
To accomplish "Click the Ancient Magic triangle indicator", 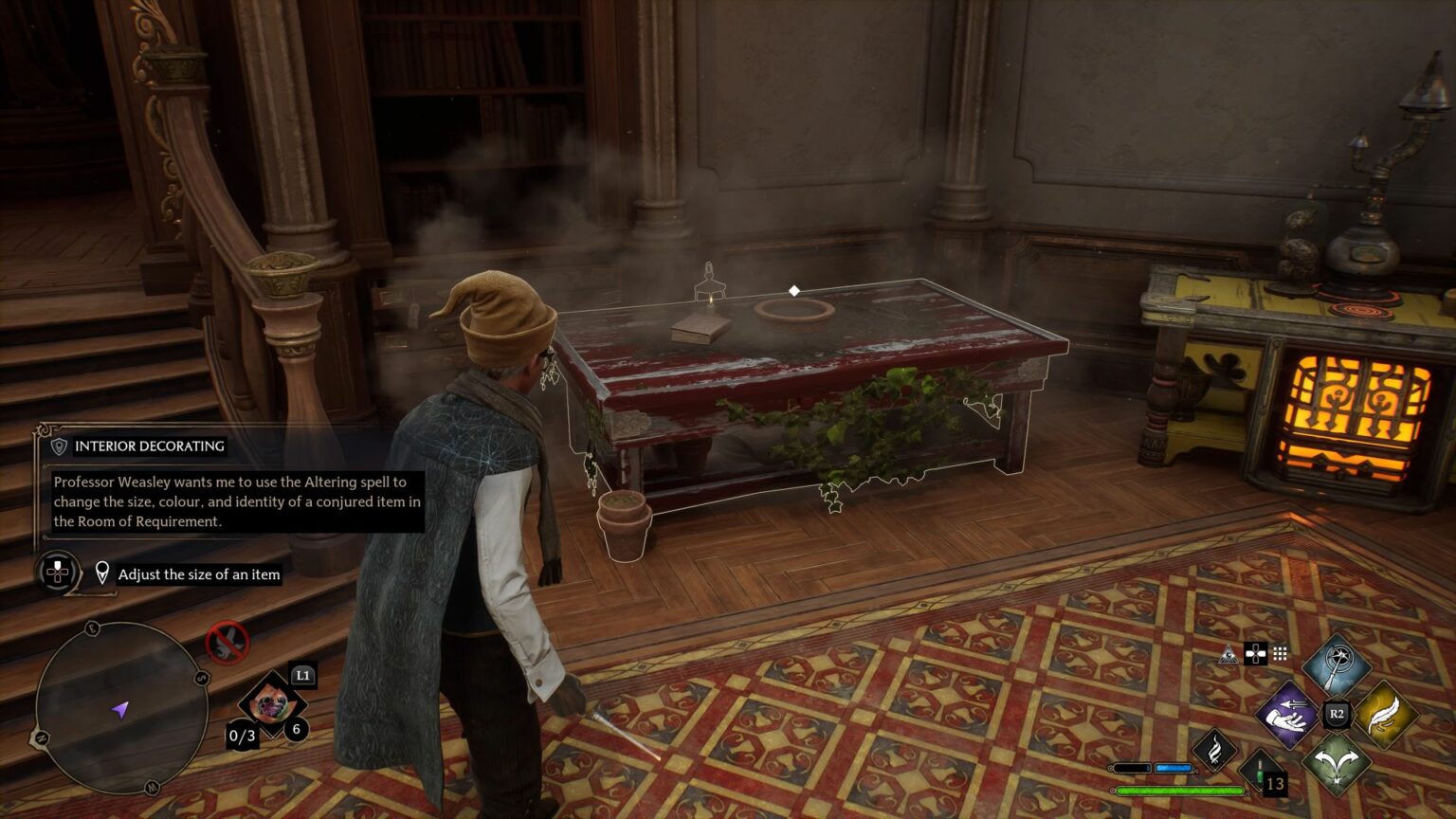I will [x=1228, y=654].
